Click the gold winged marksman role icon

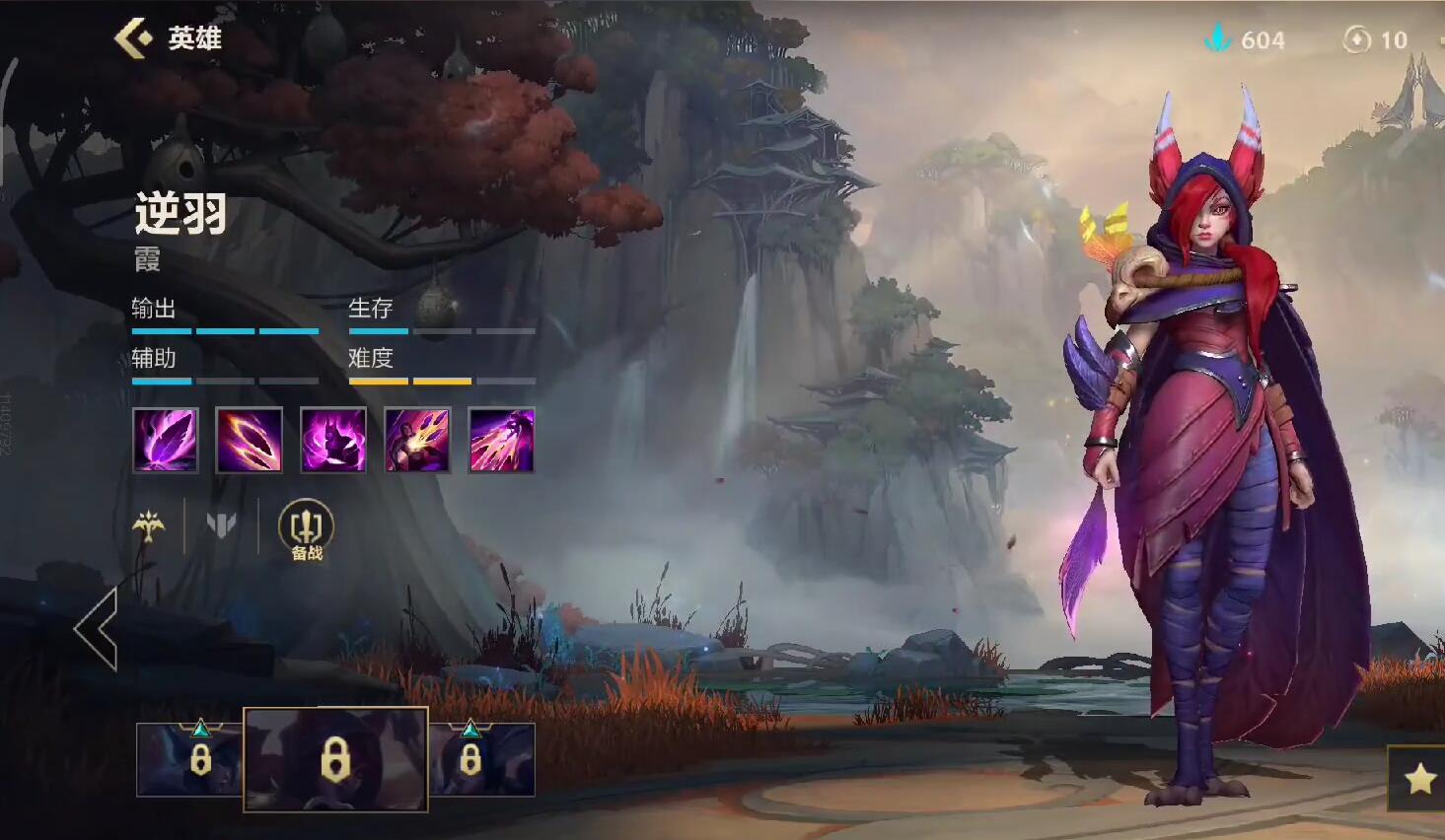149,525
